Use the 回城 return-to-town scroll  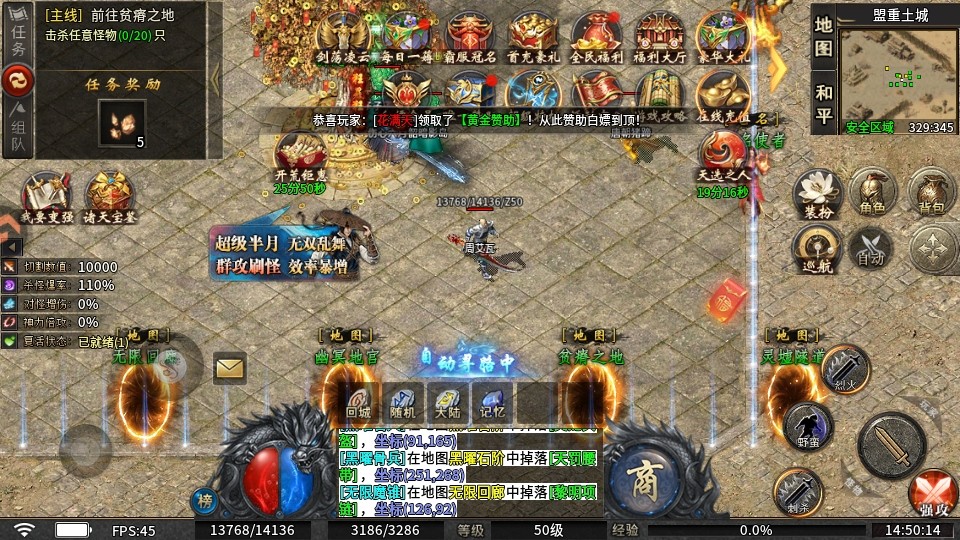[x=358, y=402]
